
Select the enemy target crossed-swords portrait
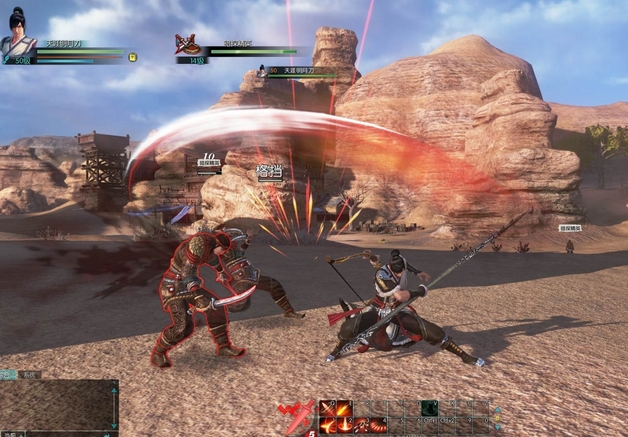(x=187, y=44)
